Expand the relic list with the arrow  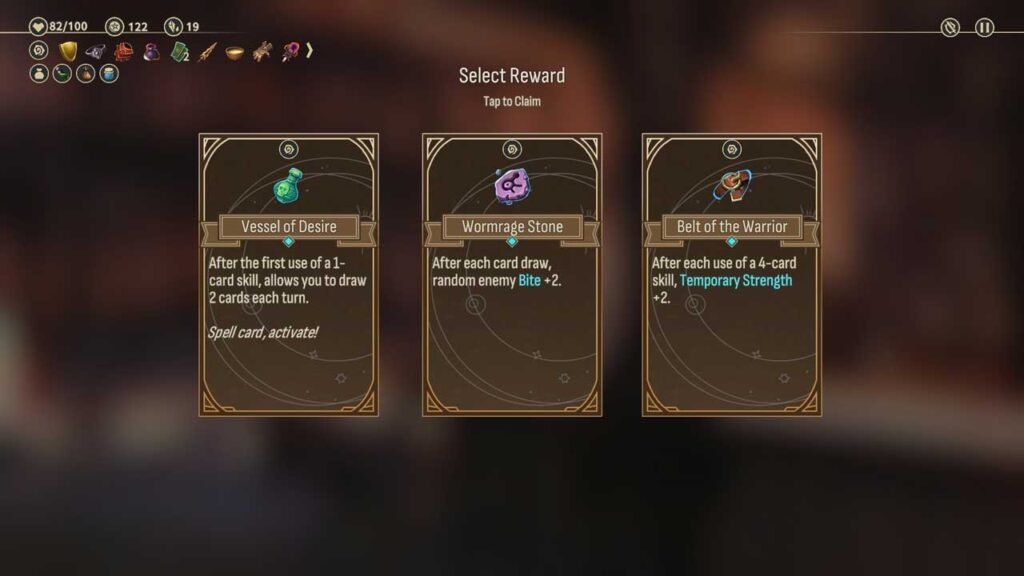tap(310, 49)
